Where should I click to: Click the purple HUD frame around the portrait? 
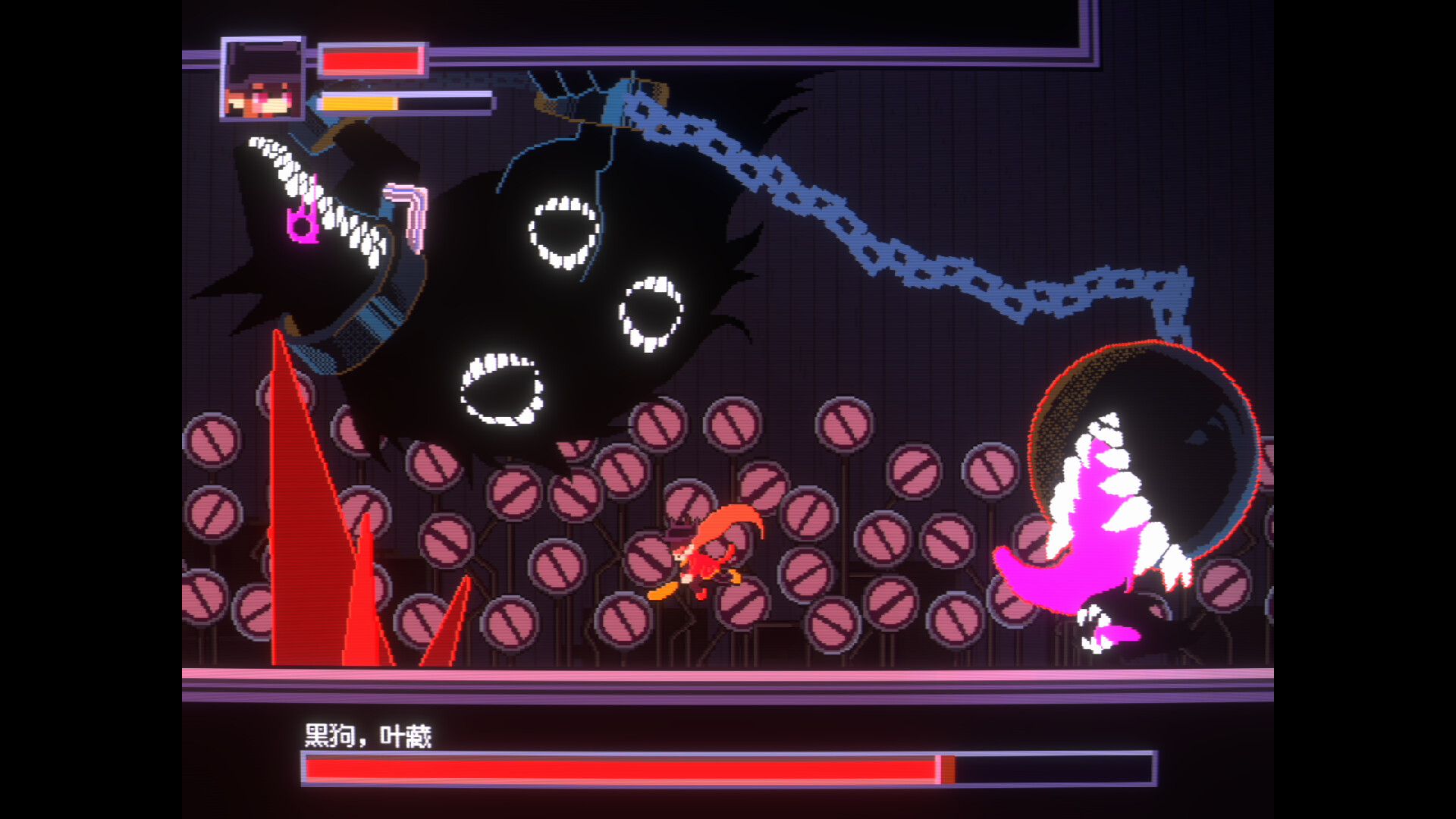(224, 80)
